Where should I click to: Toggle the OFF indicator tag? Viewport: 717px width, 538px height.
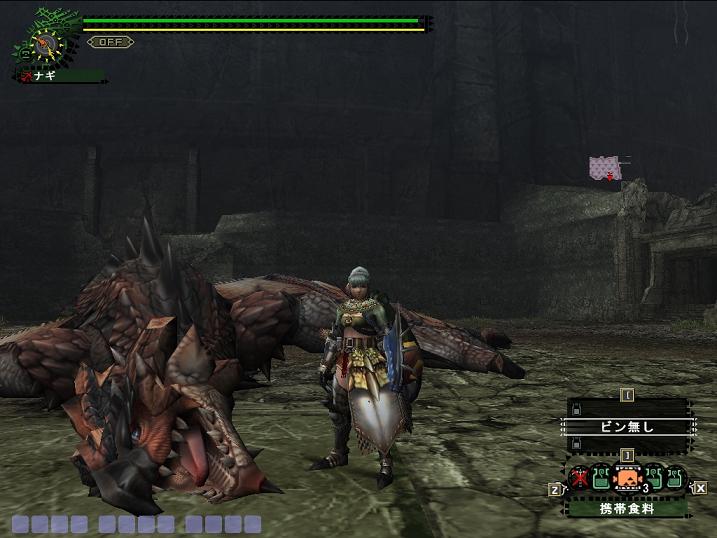tap(110, 42)
